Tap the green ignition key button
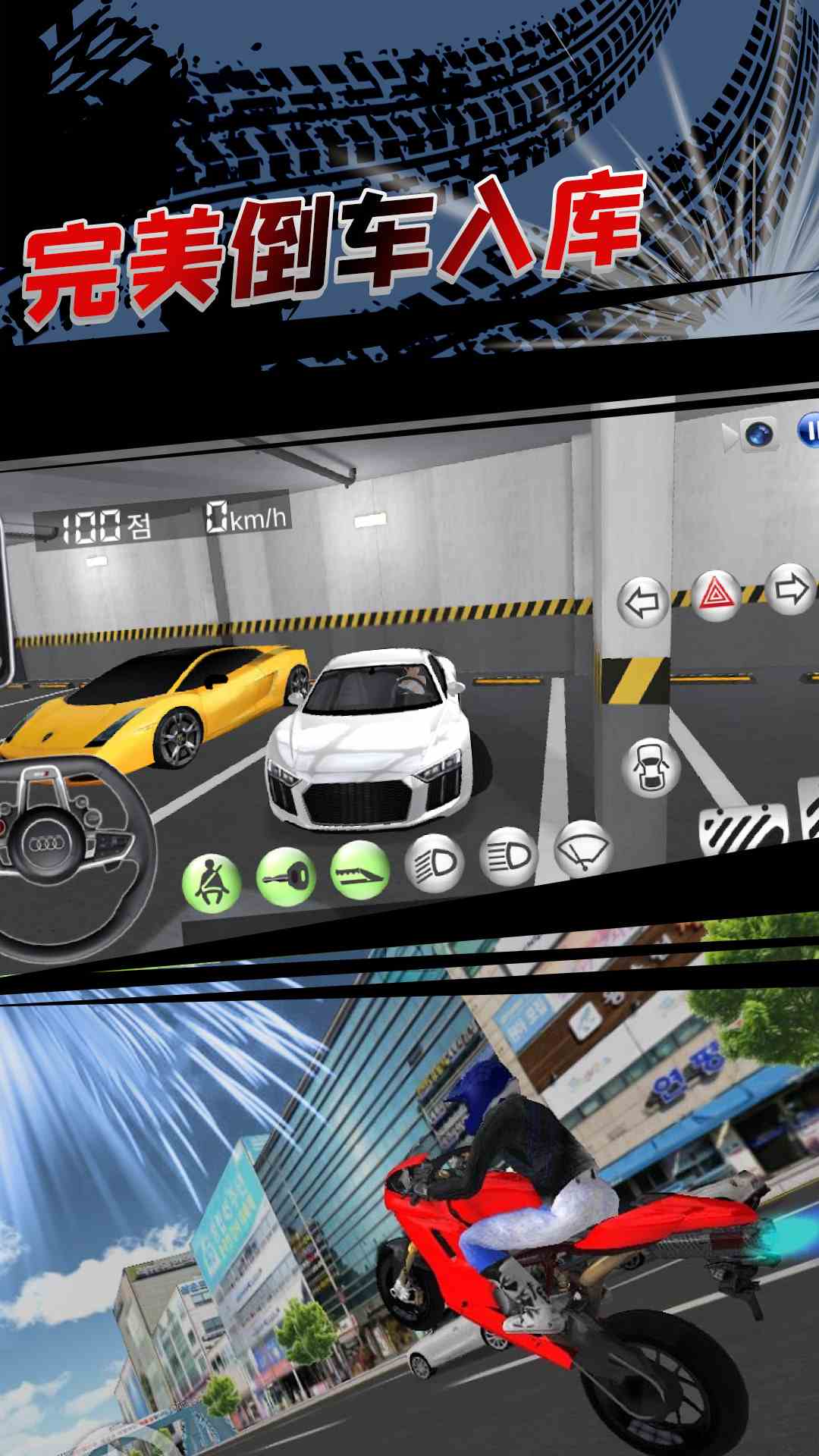 [x=286, y=877]
